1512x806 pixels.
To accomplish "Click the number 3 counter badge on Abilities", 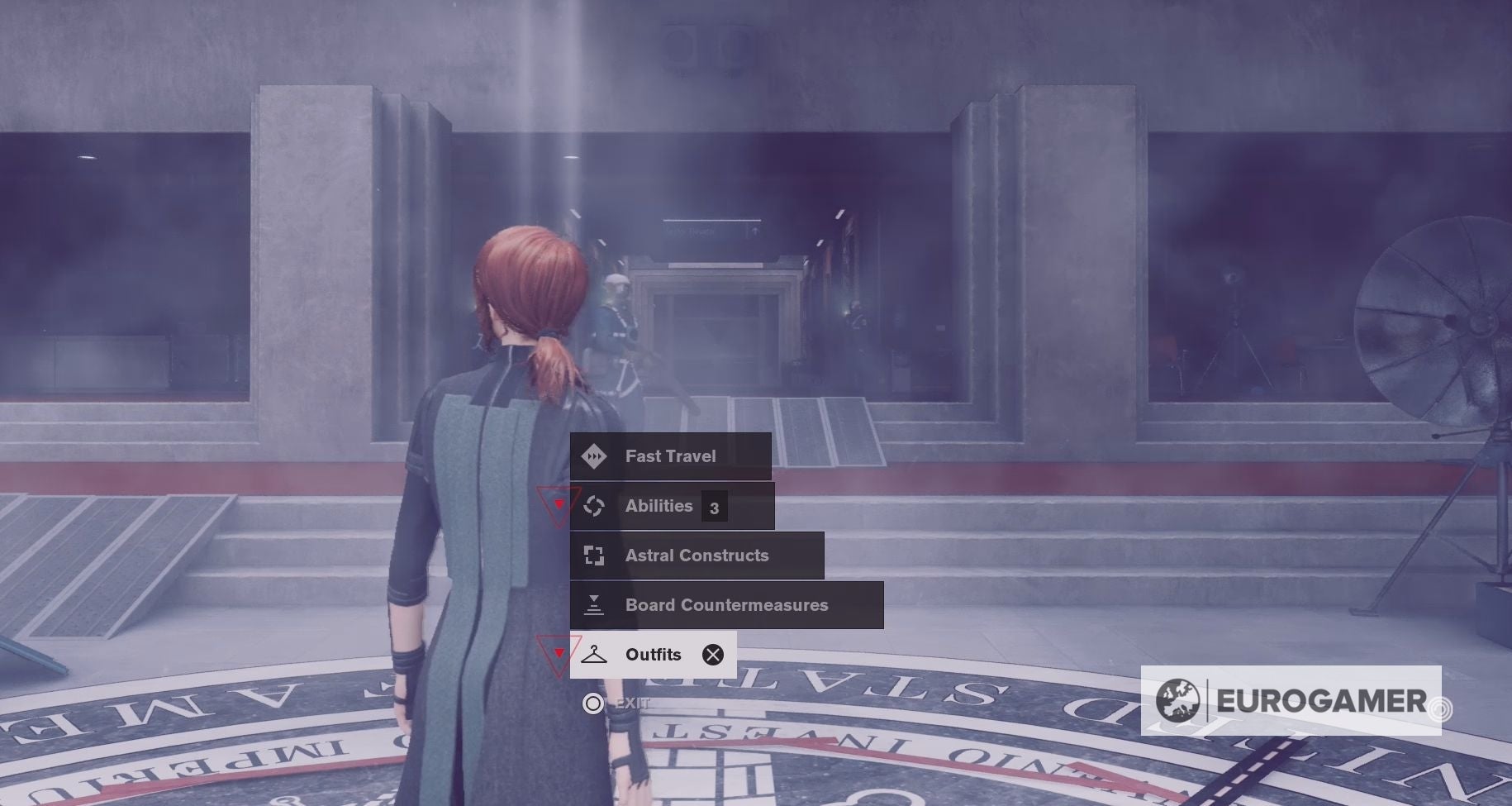I will point(716,506).
